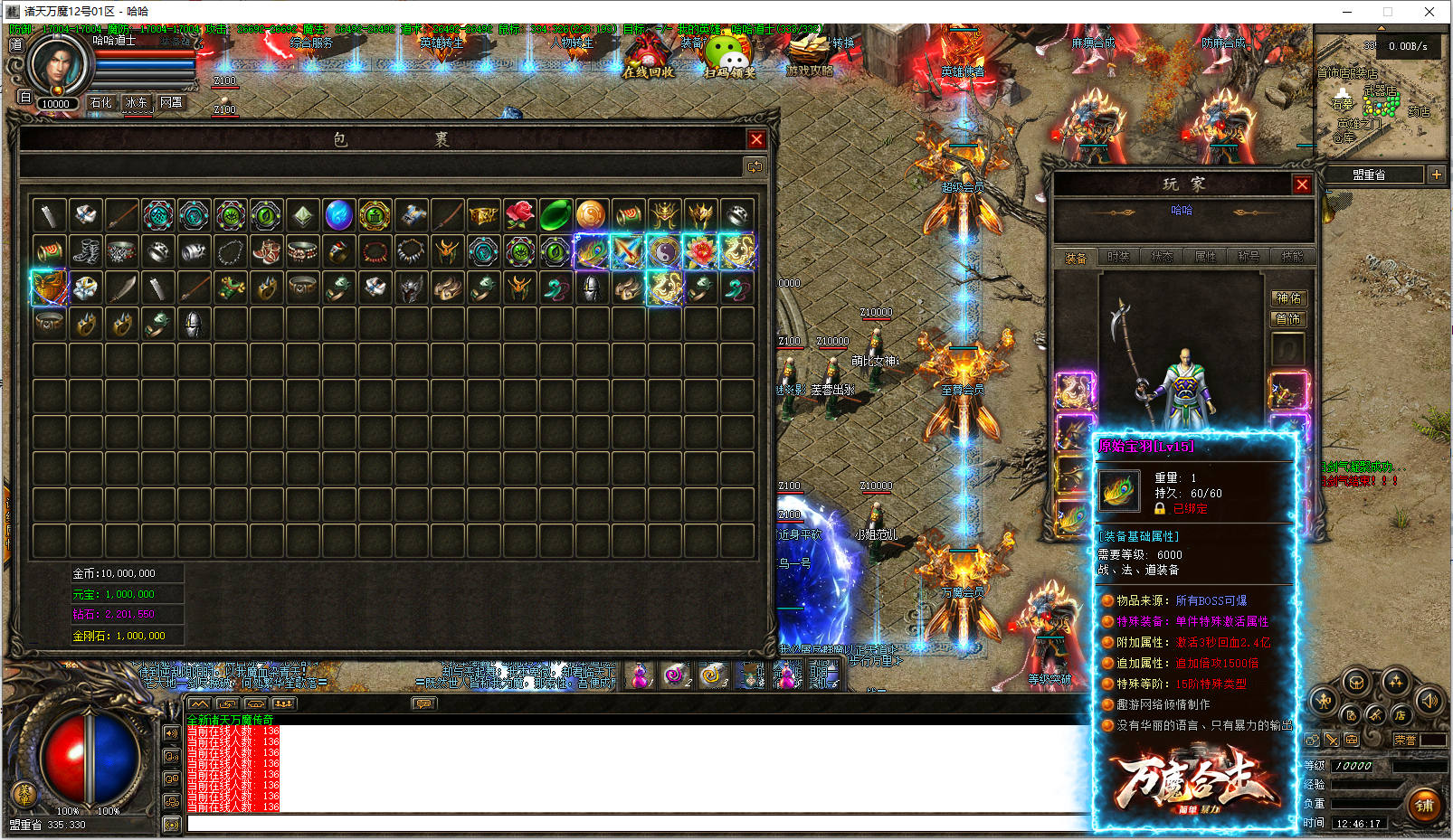The image size is (1453, 840).
Task: Select the red rose item in the bag
Action: [519, 215]
